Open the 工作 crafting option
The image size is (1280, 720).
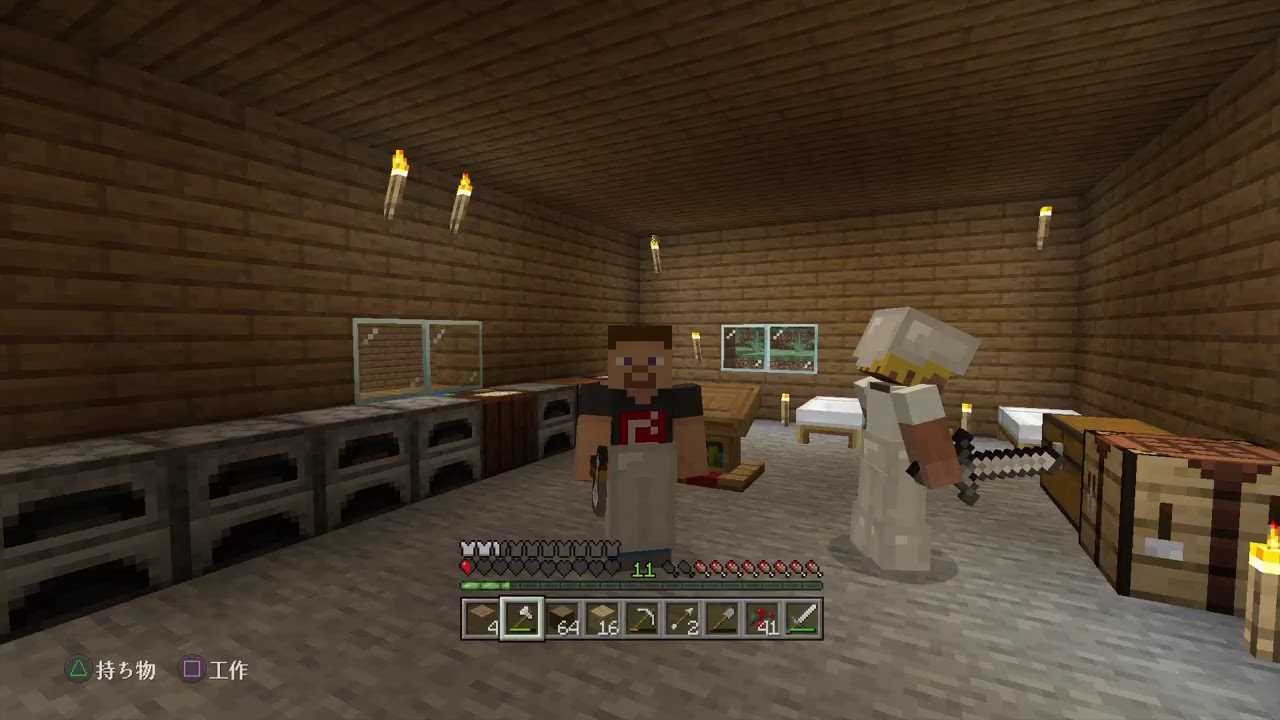(231, 671)
